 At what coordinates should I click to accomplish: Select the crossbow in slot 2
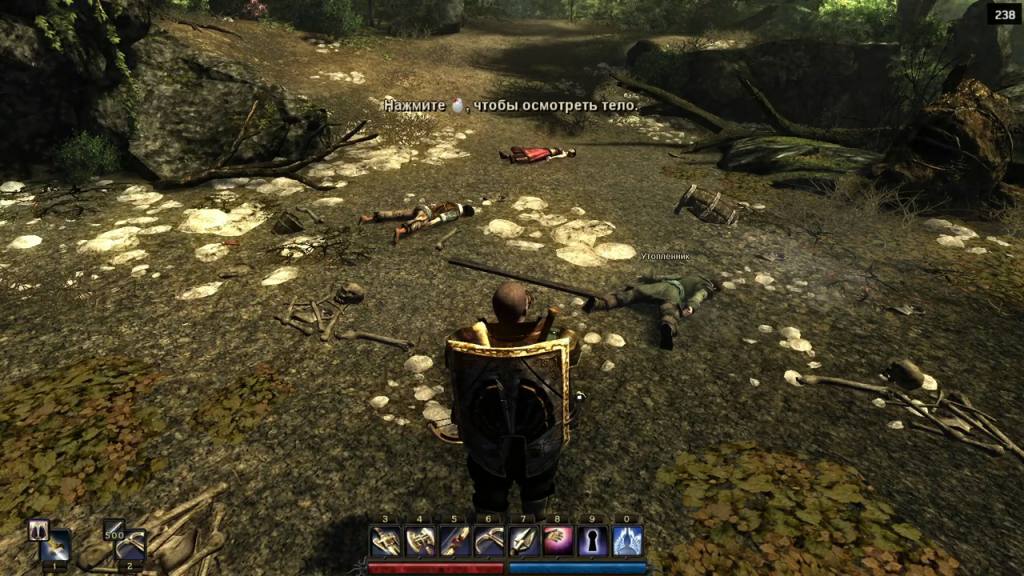point(130,545)
